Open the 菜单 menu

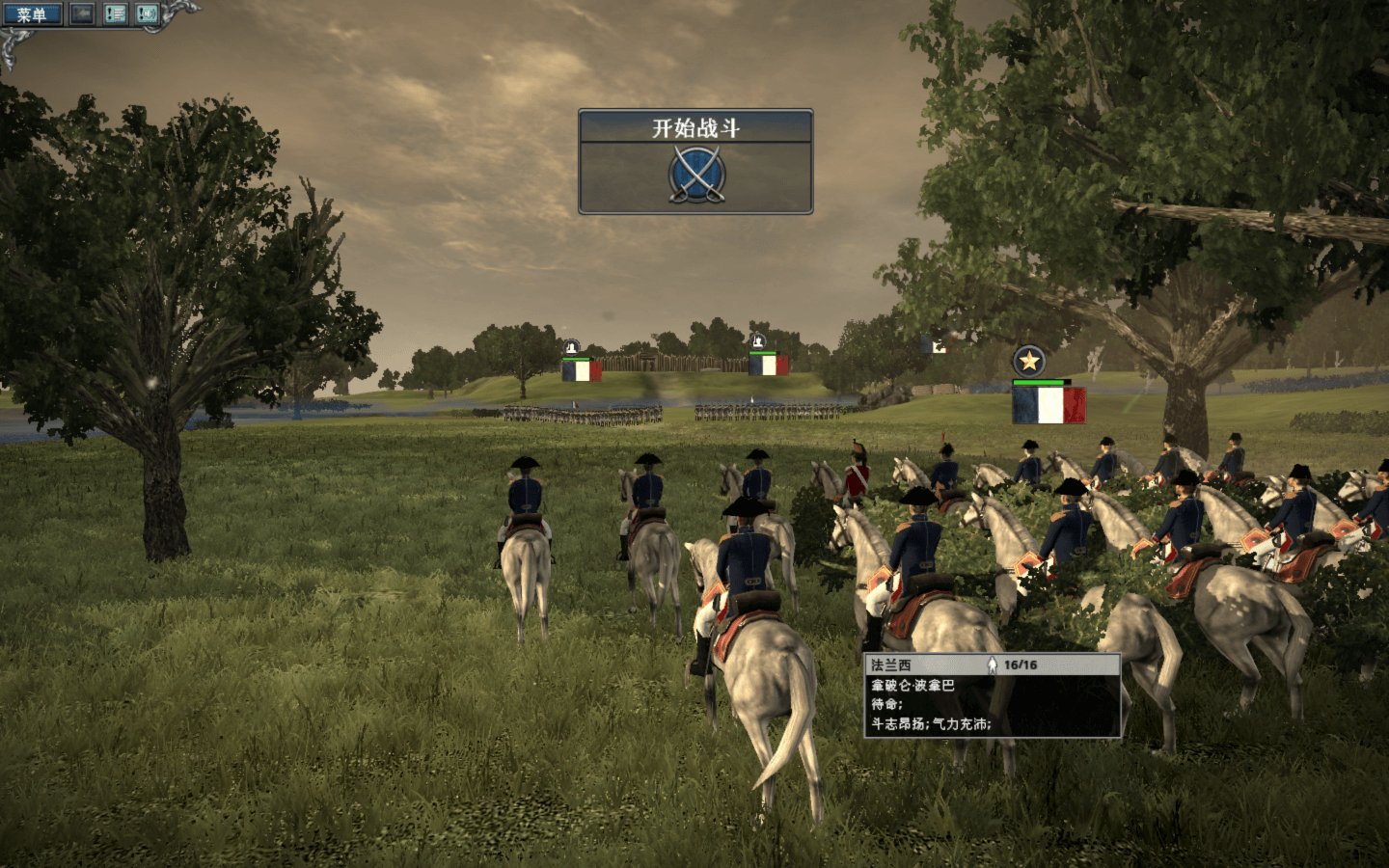(32, 14)
